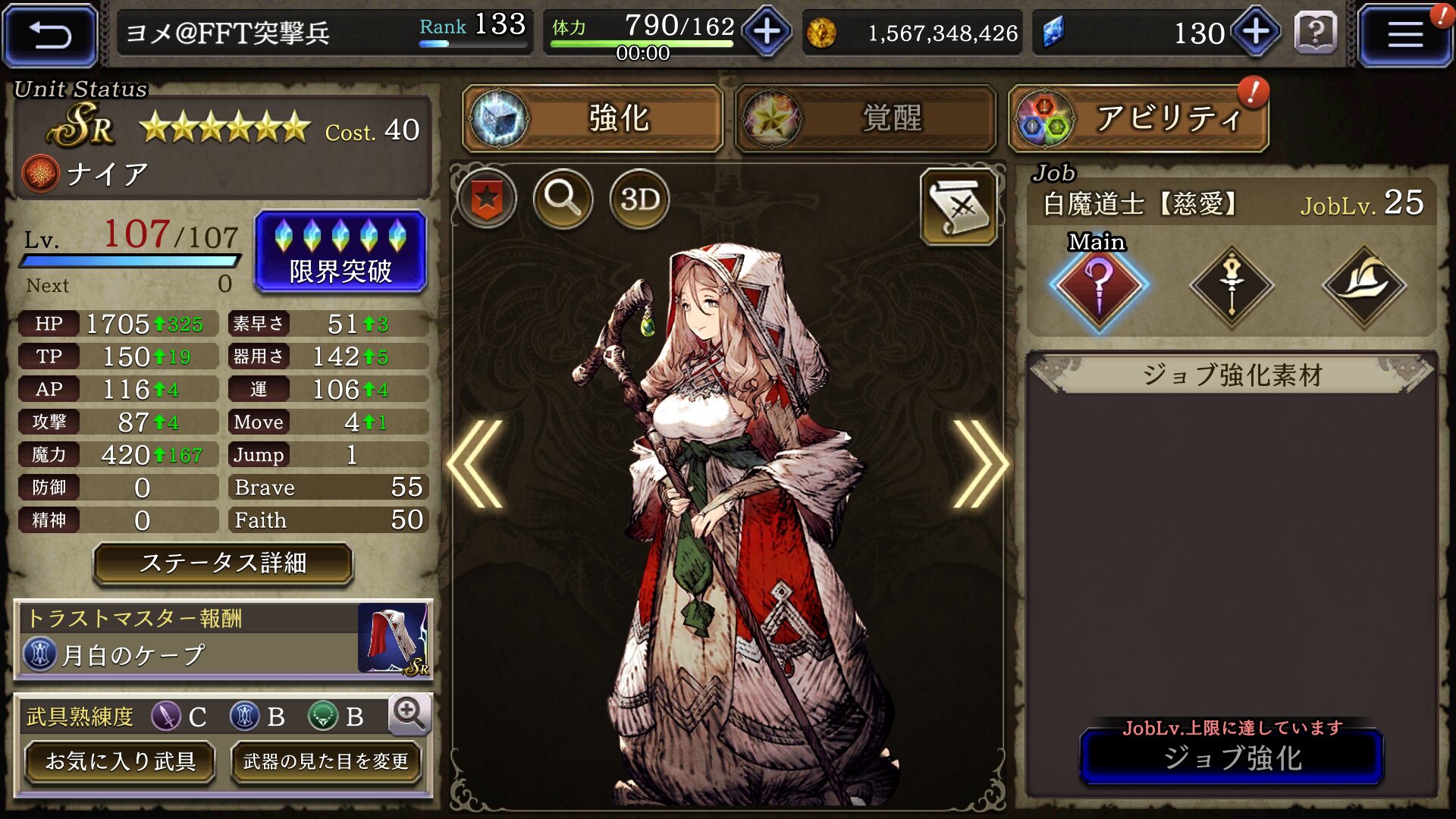Screen dimensions: 1456x819
Task: Toggle the red star favorite badge
Action: (487, 199)
